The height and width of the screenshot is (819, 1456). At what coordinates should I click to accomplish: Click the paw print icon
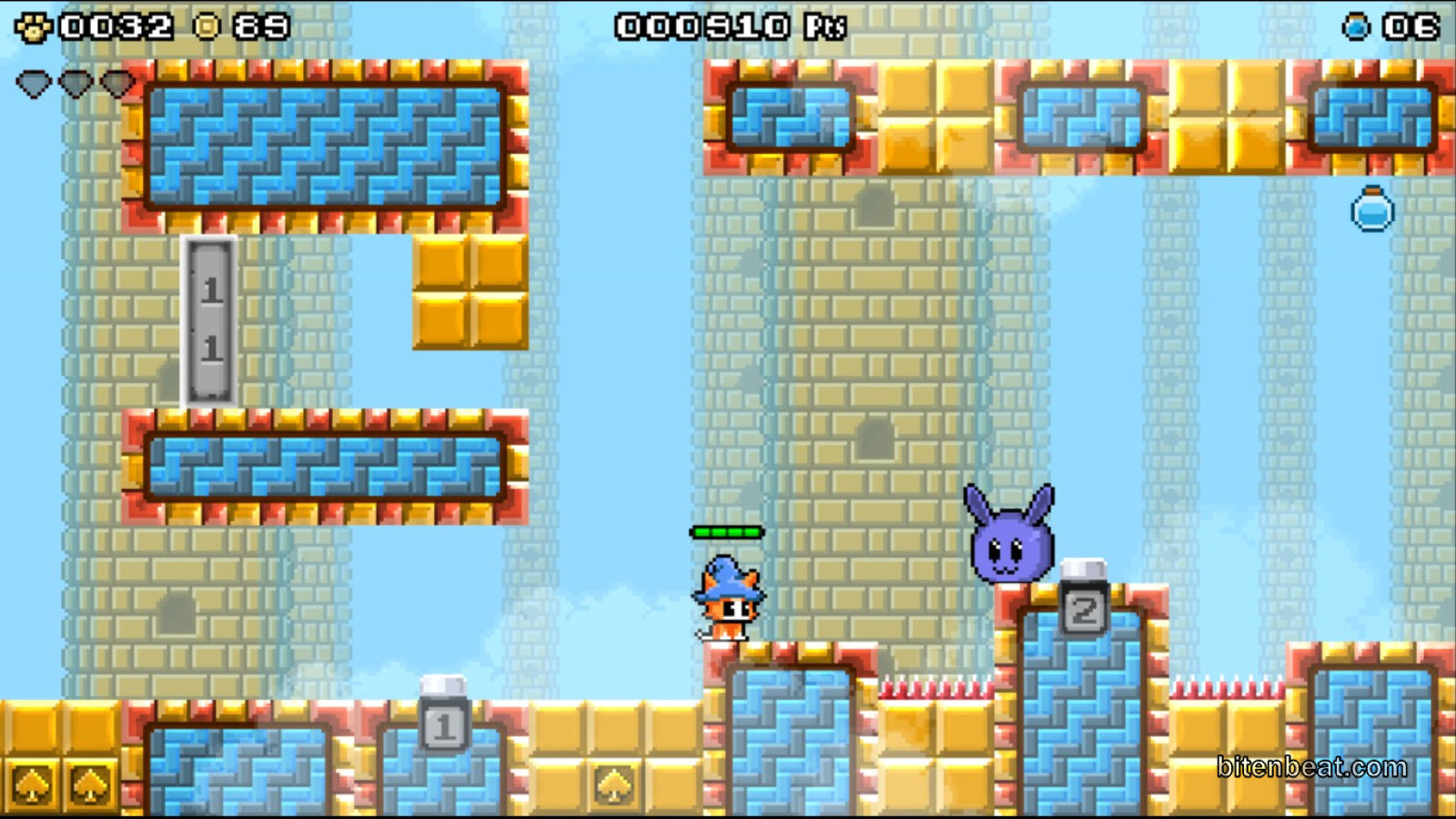34,27
